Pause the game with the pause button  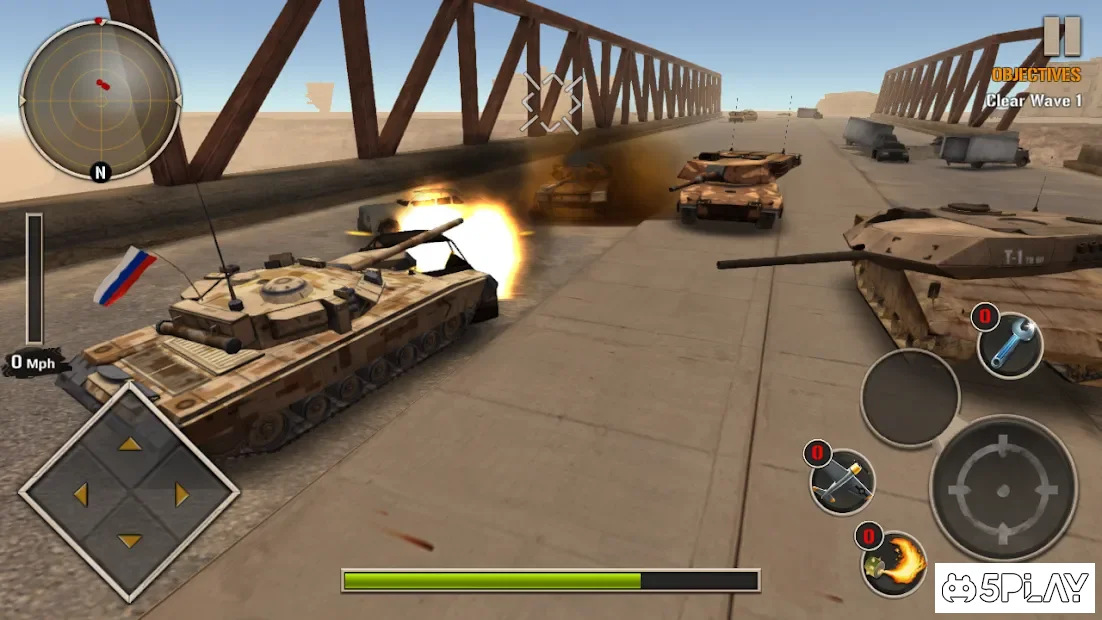tap(1062, 36)
